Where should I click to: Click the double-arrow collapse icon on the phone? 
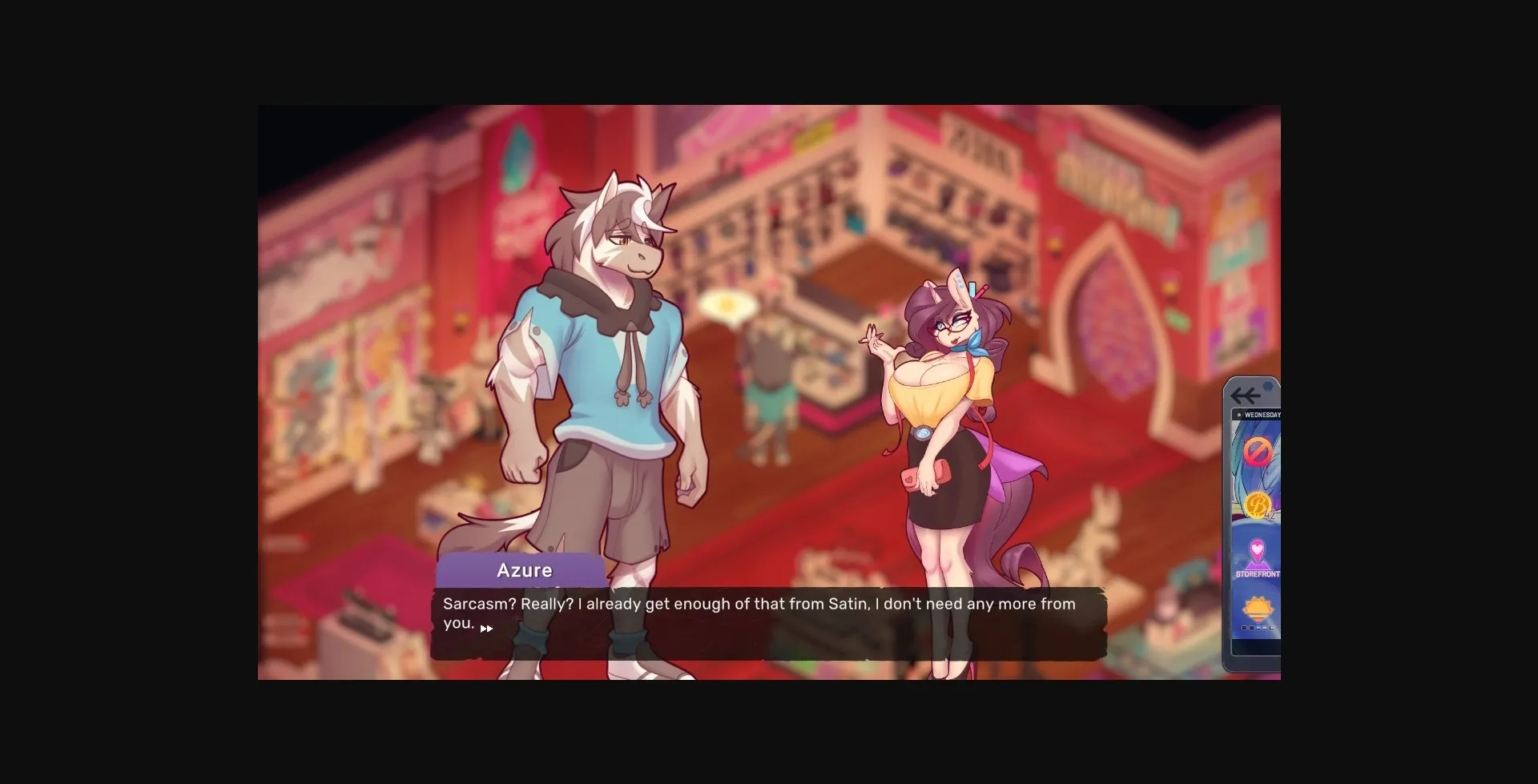[x=1245, y=395]
